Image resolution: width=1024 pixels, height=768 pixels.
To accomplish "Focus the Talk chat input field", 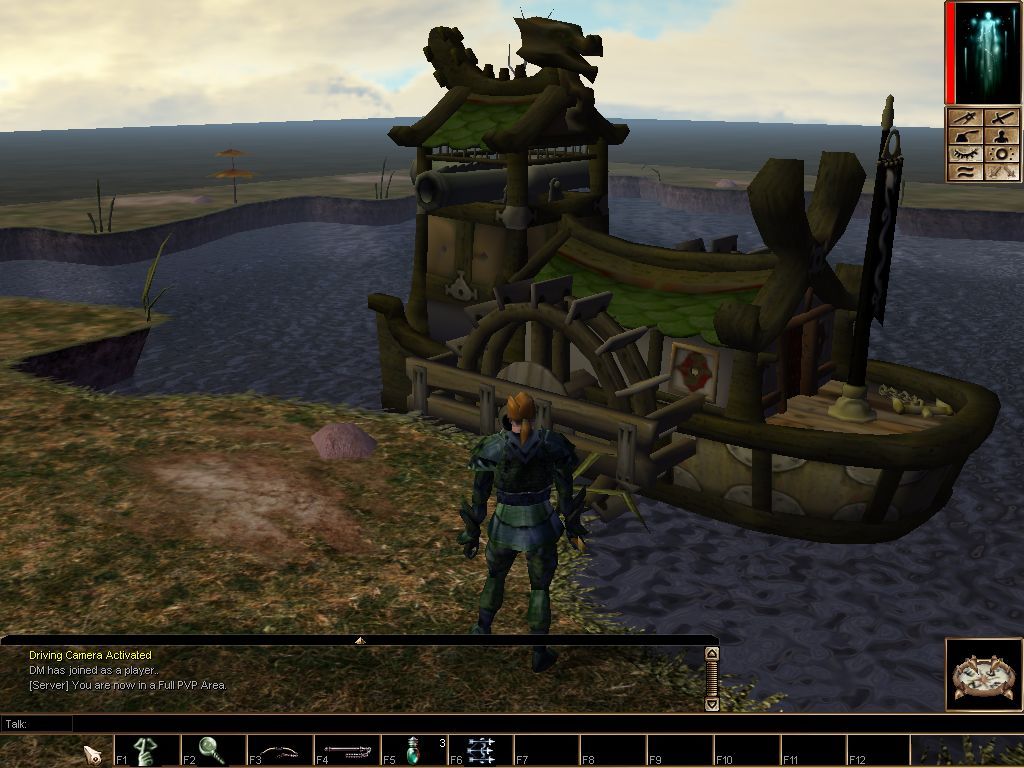I will [390, 723].
